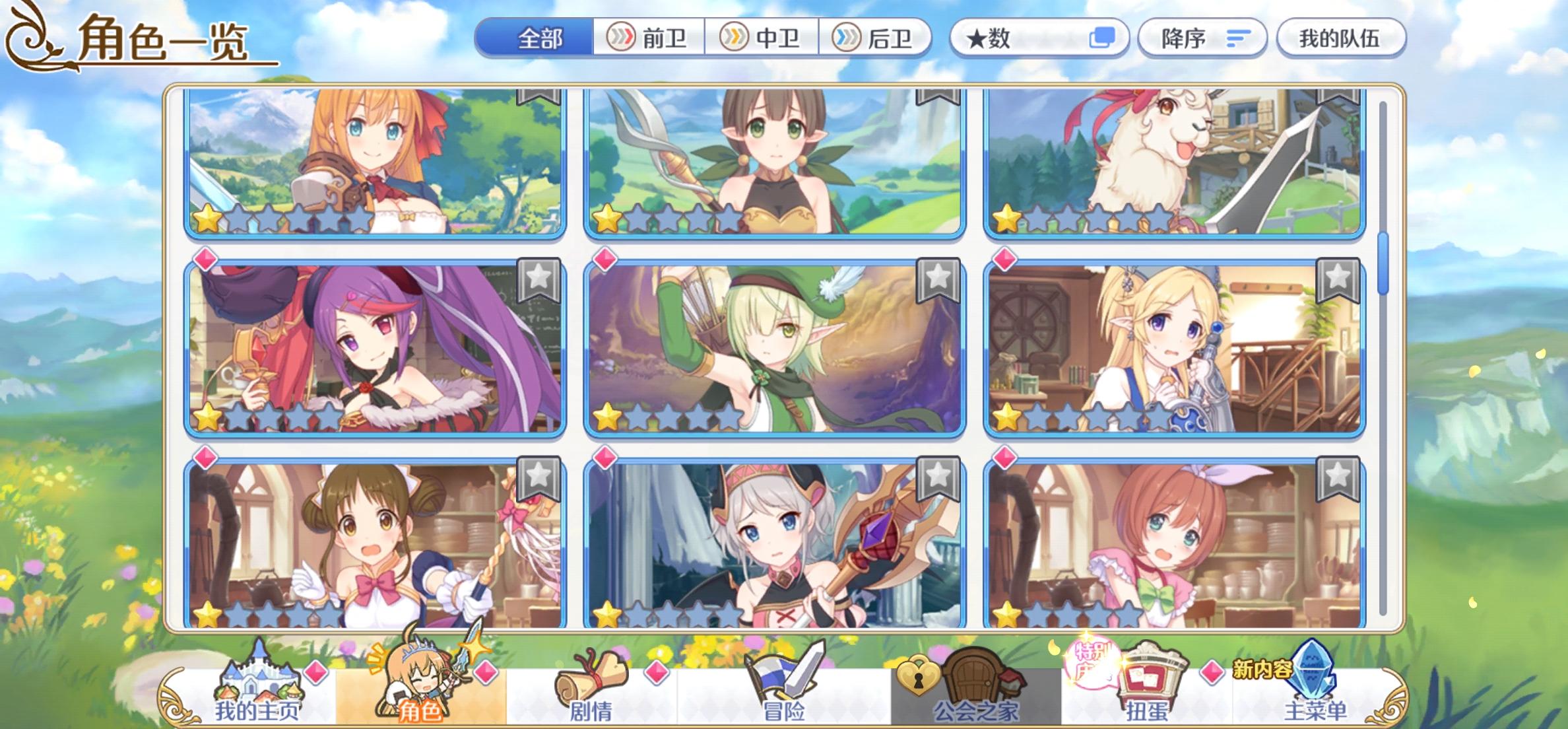Select the 中卫 midguard filter

764,40
